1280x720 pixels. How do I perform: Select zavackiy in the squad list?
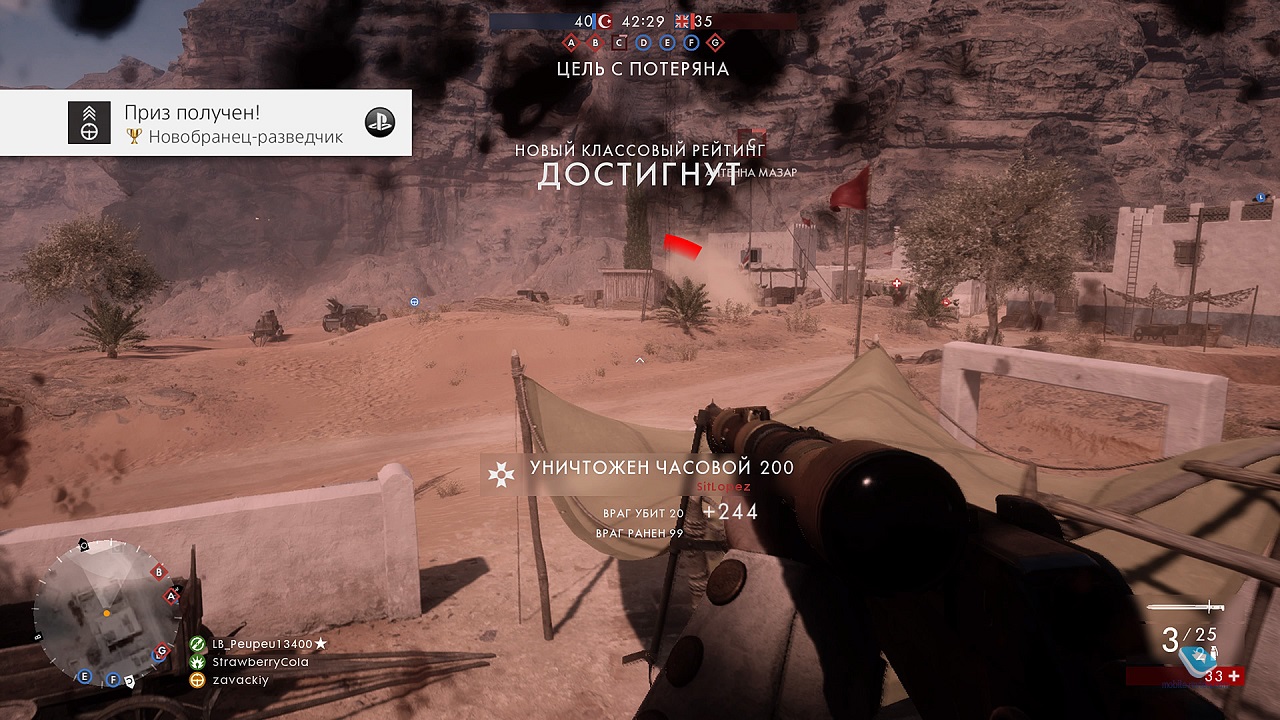[238, 680]
